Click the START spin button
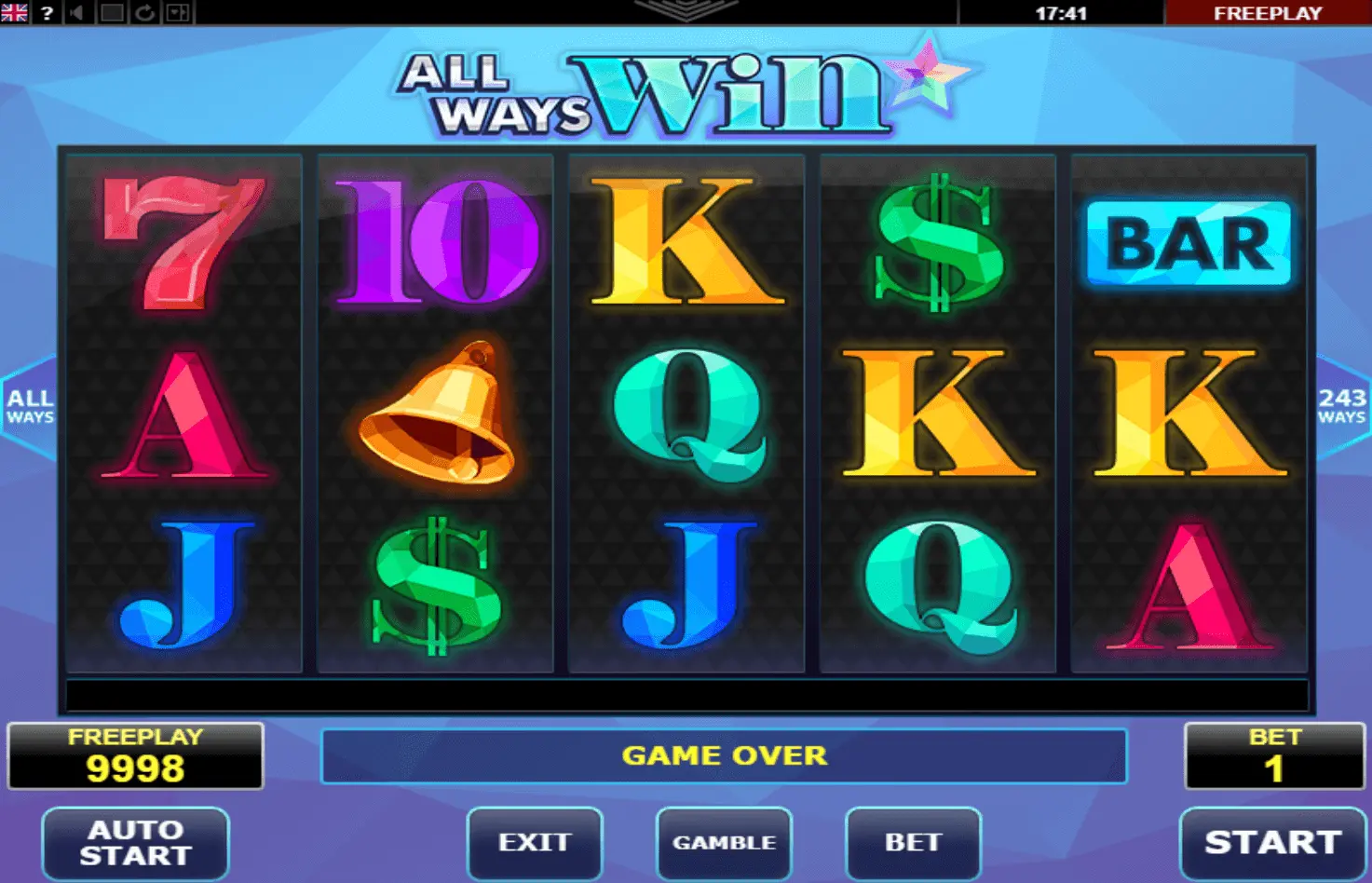The image size is (1372, 883). click(1272, 842)
